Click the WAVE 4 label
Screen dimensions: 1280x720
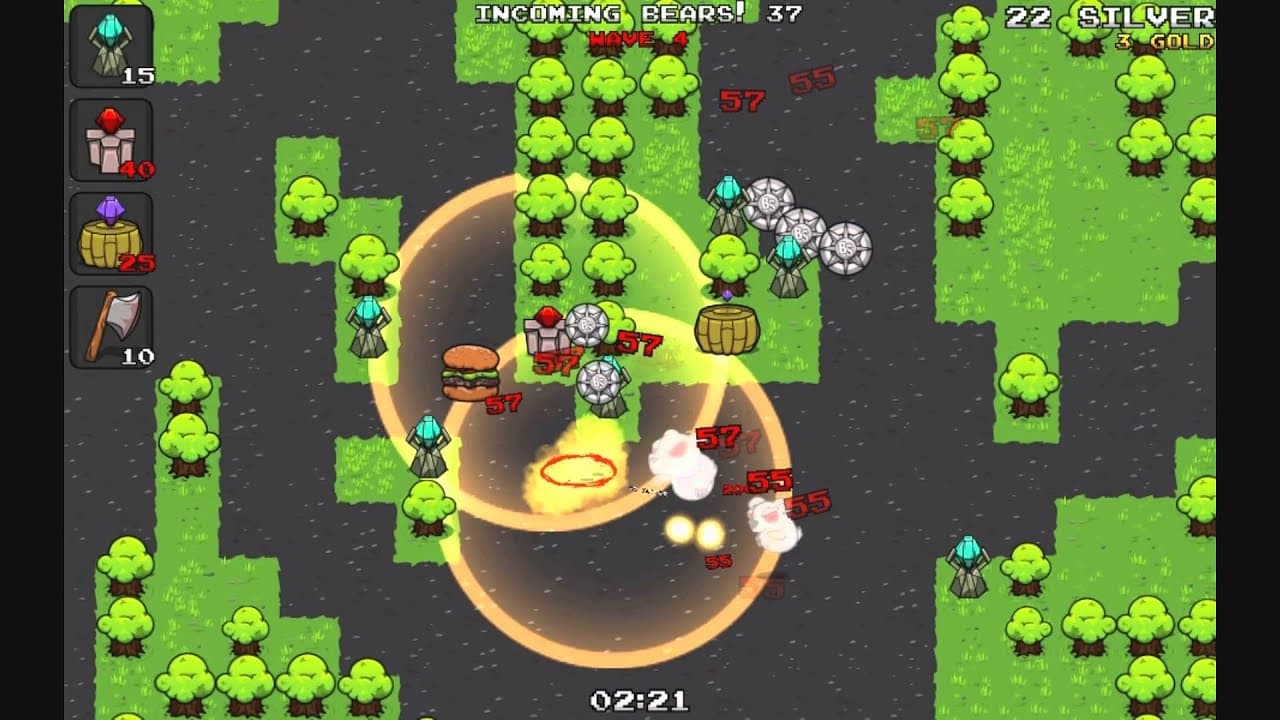(x=637, y=38)
